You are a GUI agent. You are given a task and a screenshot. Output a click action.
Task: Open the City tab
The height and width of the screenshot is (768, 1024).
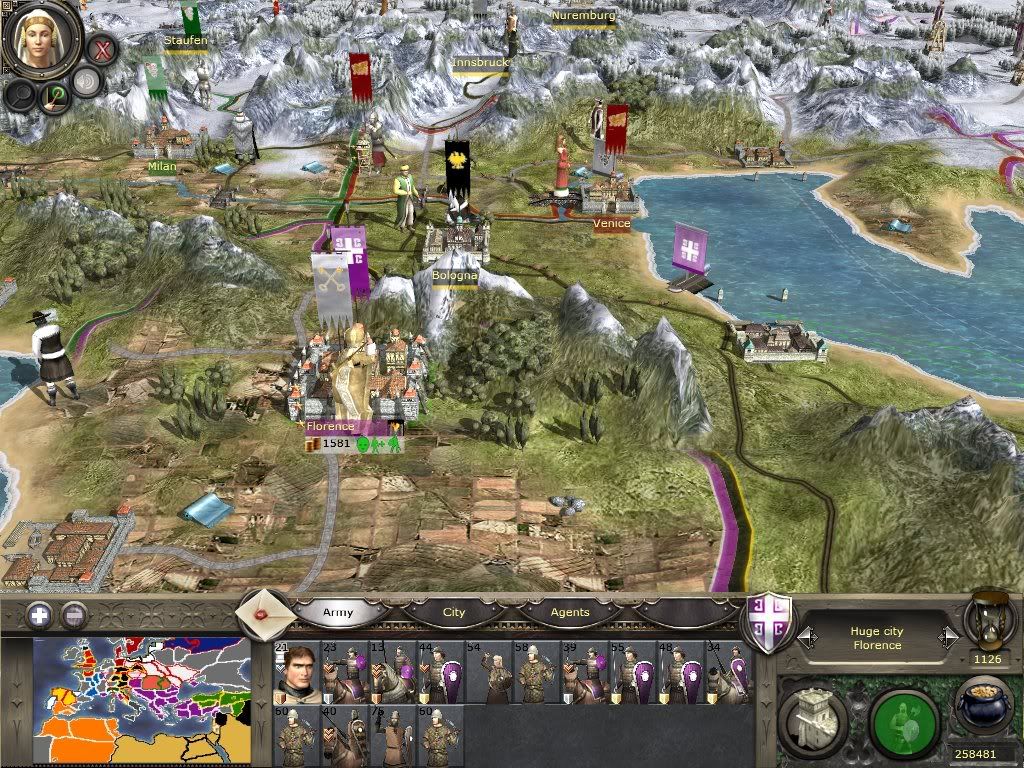tap(454, 612)
